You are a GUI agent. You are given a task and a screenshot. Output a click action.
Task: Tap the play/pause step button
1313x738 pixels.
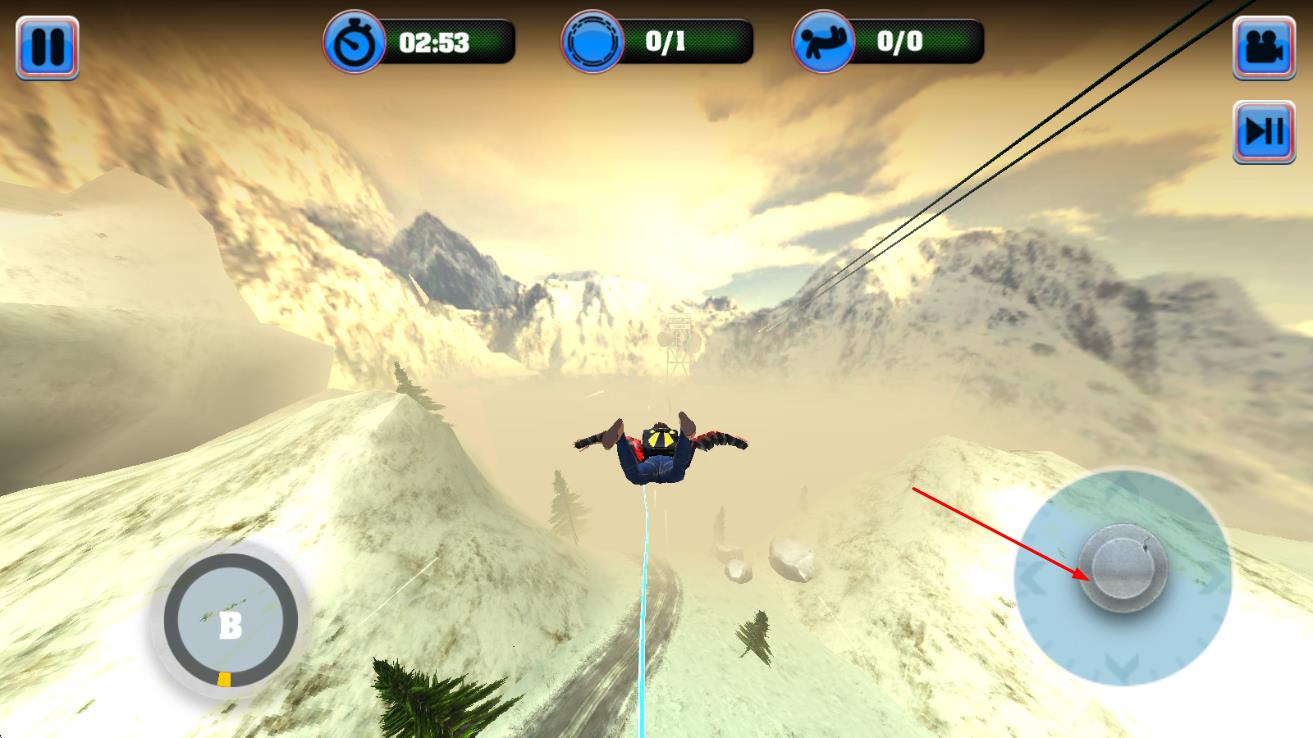click(x=1264, y=131)
